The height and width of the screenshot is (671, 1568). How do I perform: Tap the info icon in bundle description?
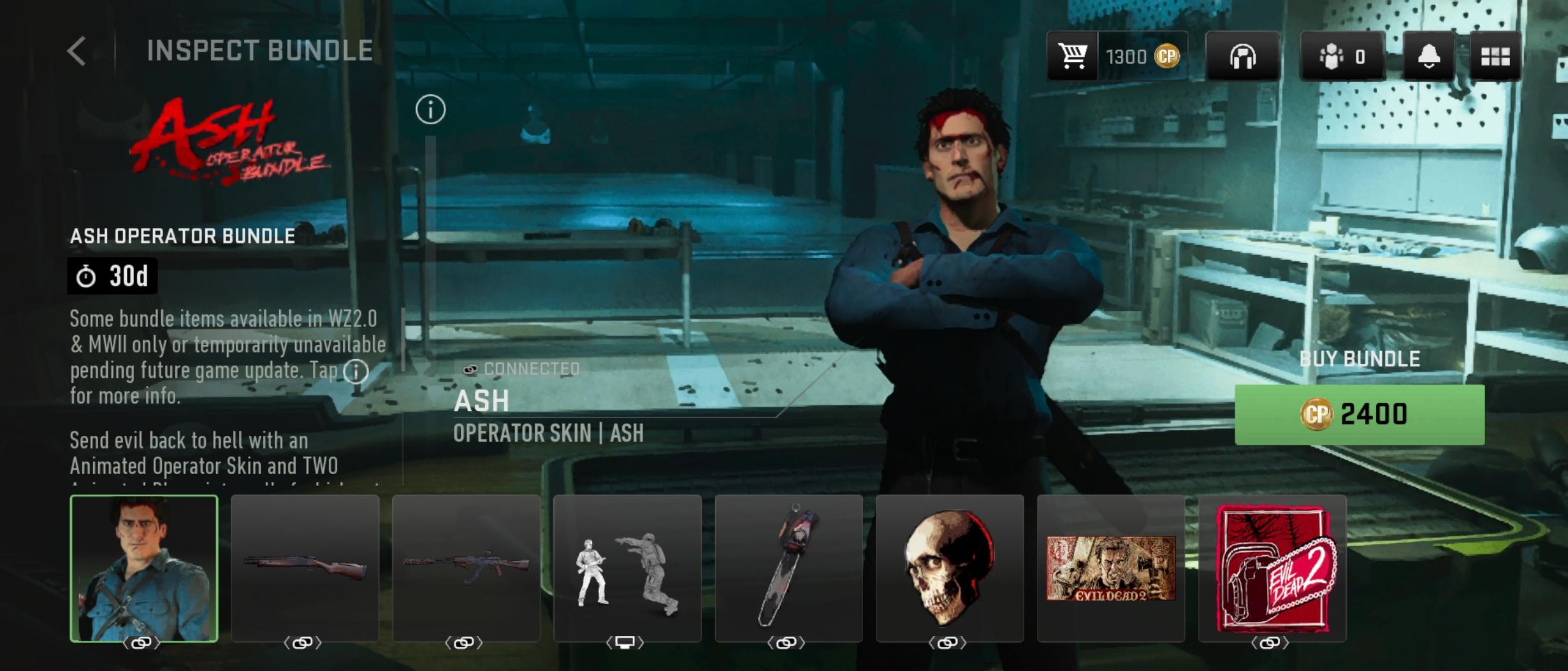pos(356,371)
